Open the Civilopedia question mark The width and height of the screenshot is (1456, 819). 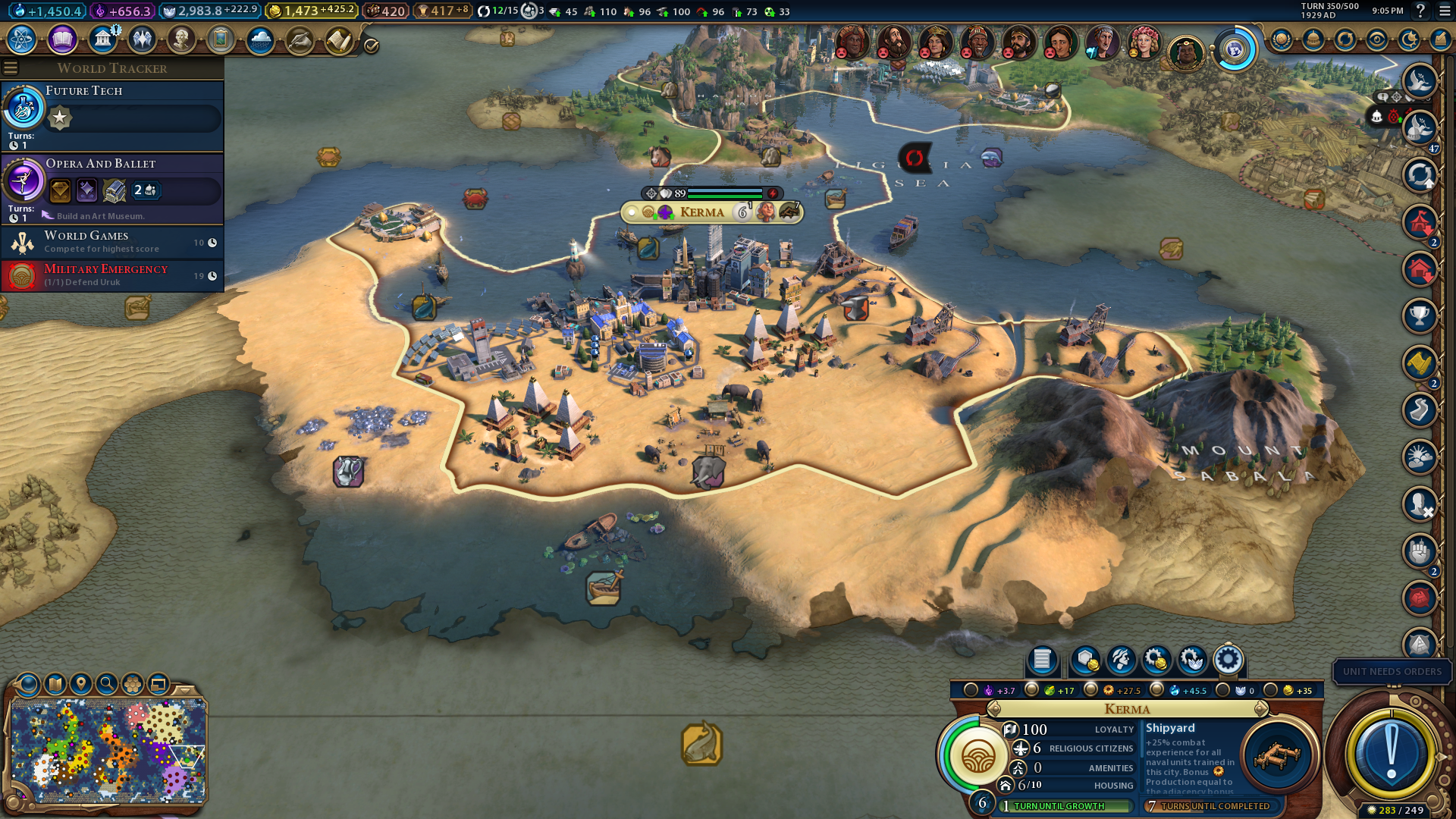tap(1421, 11)
